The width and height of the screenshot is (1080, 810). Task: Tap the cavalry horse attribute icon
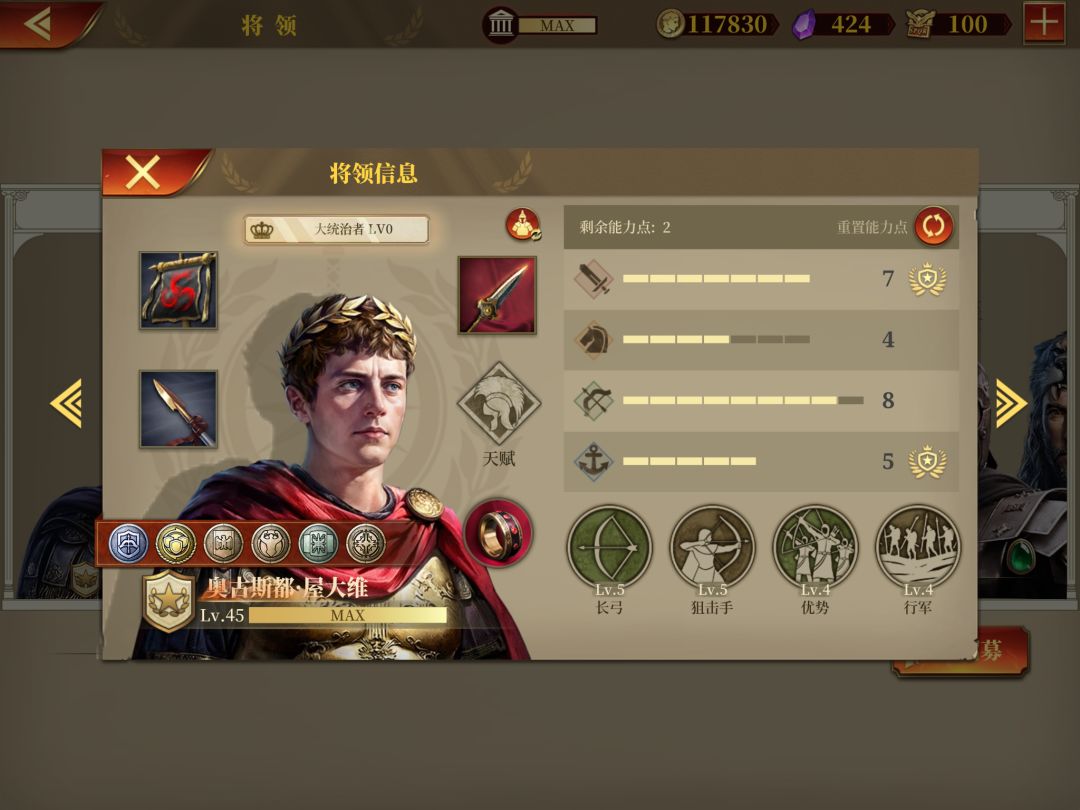click(x=593, y=340)
